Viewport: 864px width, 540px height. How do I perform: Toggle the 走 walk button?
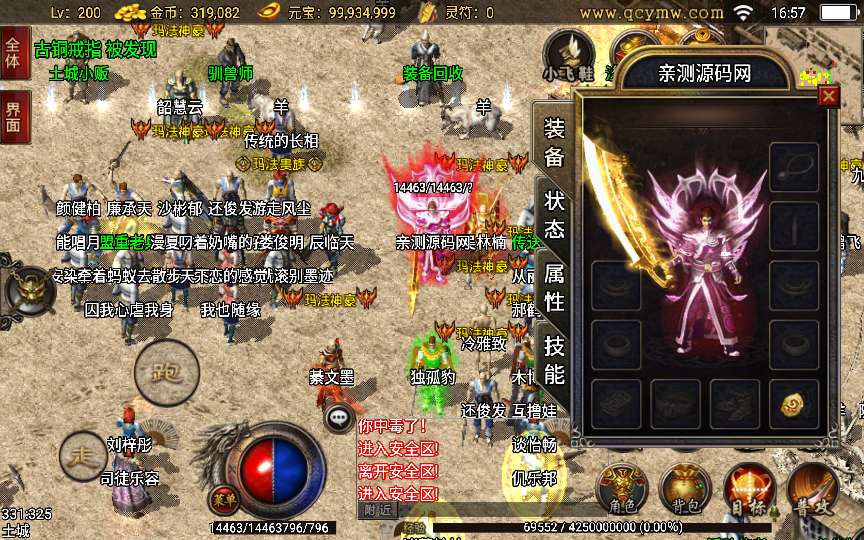tap(83, 456)
